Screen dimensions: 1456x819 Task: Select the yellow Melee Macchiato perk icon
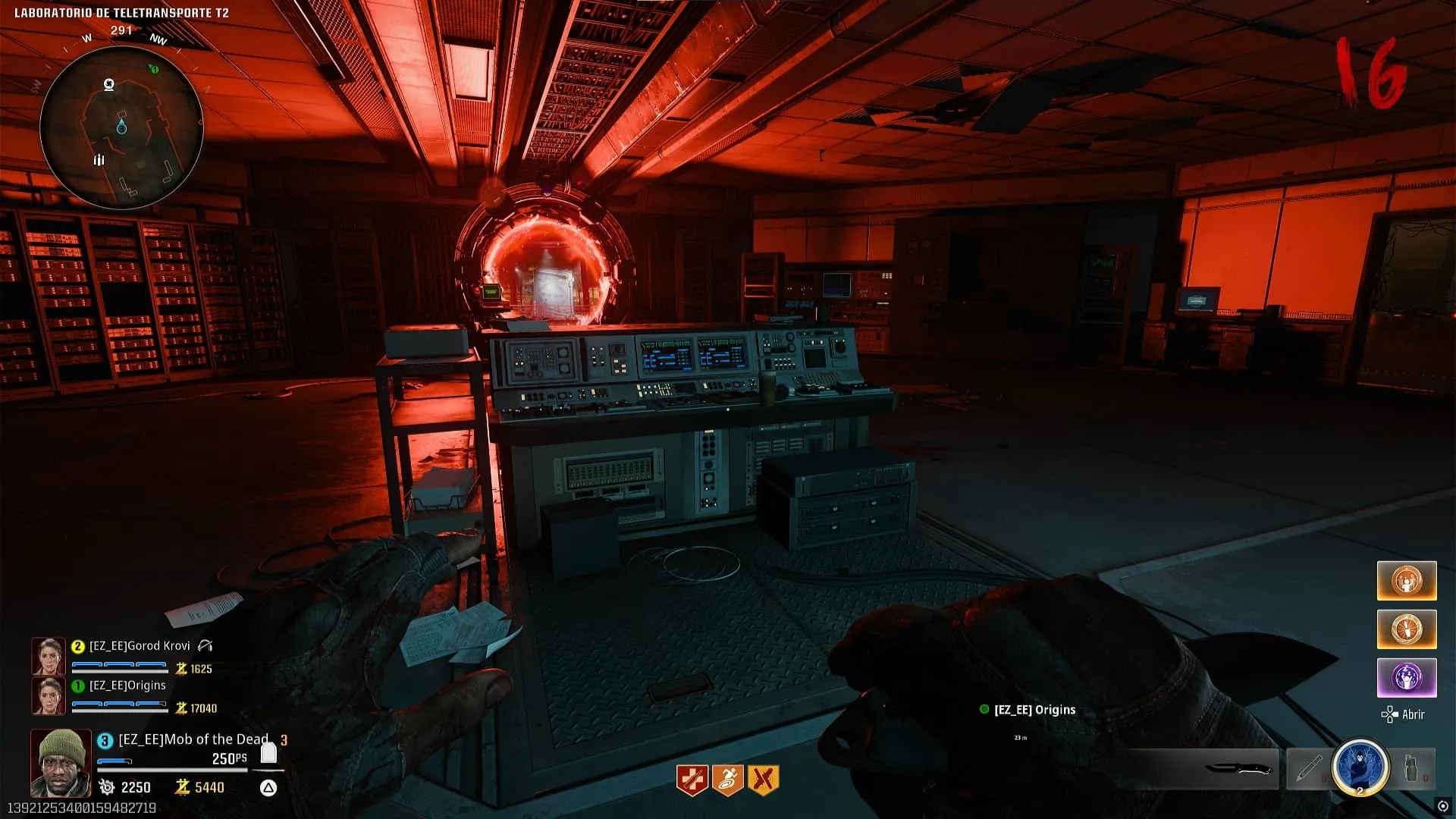(764, 780)
